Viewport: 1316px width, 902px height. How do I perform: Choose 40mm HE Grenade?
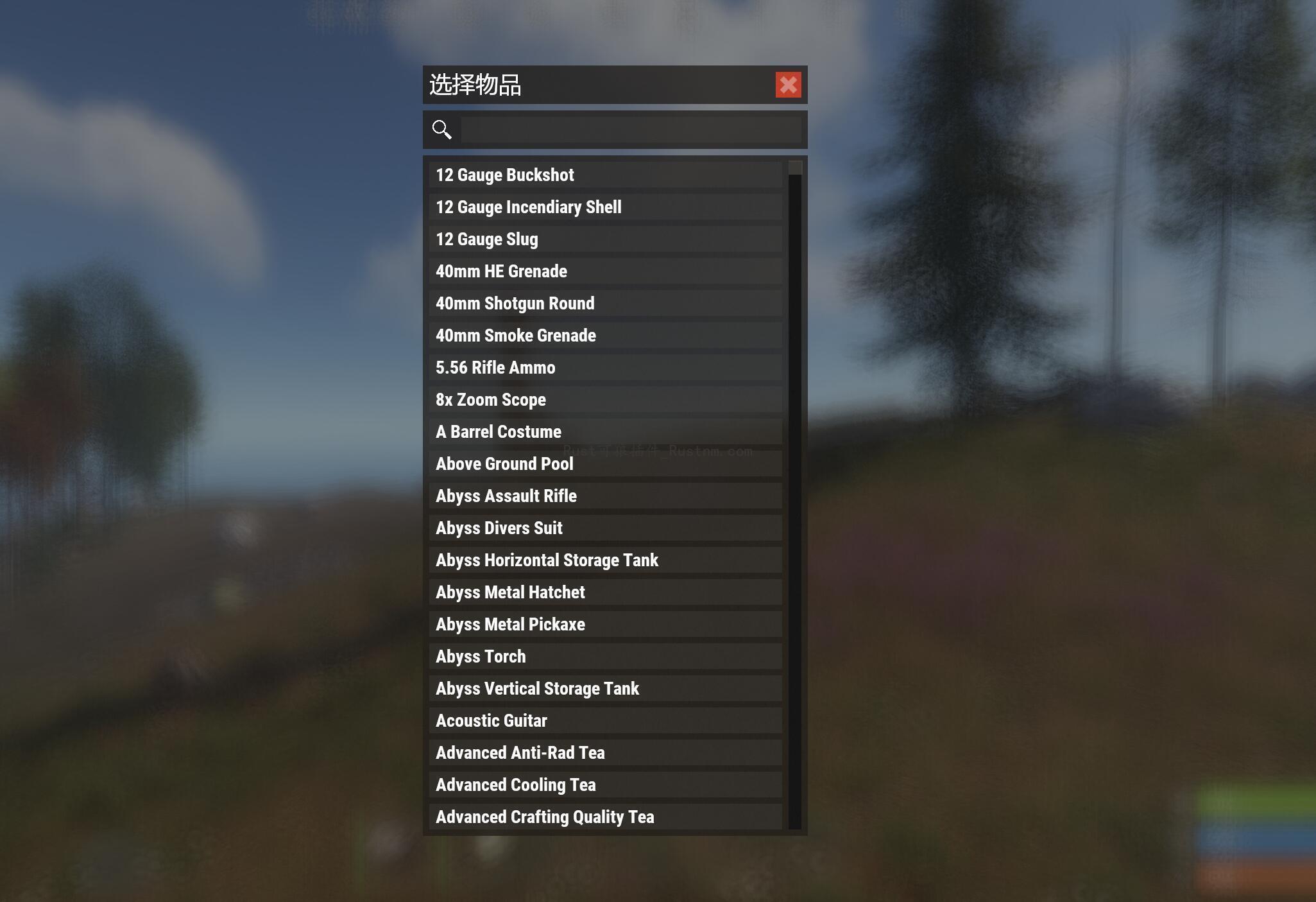tap(605, 271)
